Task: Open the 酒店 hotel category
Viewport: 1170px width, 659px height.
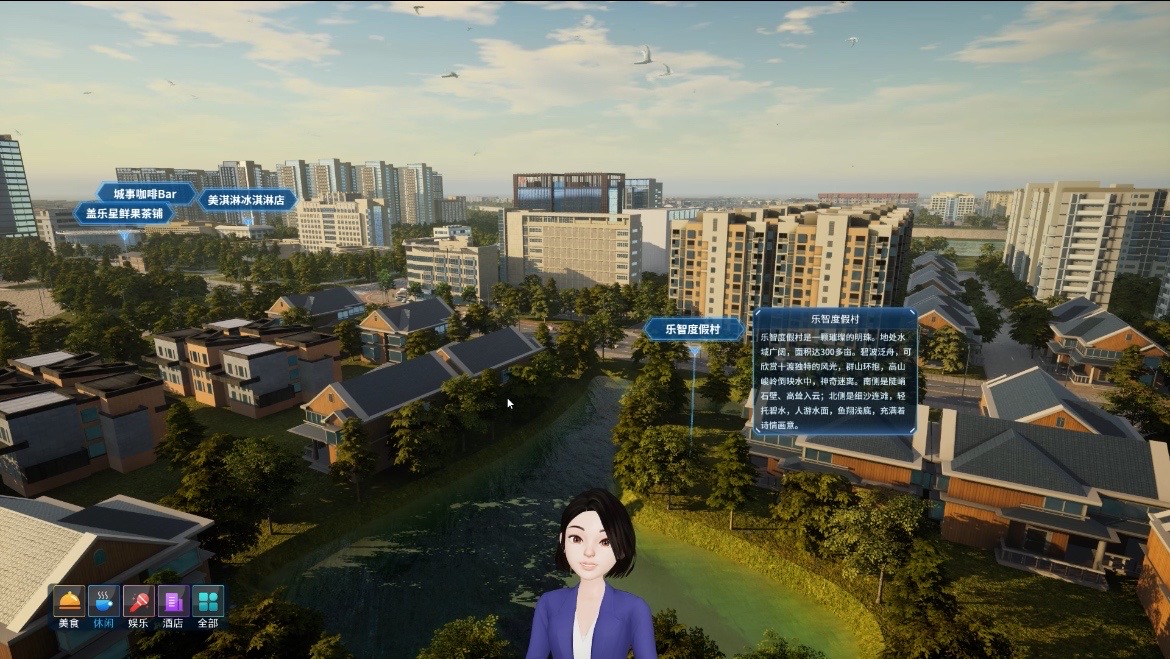Action: (173, 601)
